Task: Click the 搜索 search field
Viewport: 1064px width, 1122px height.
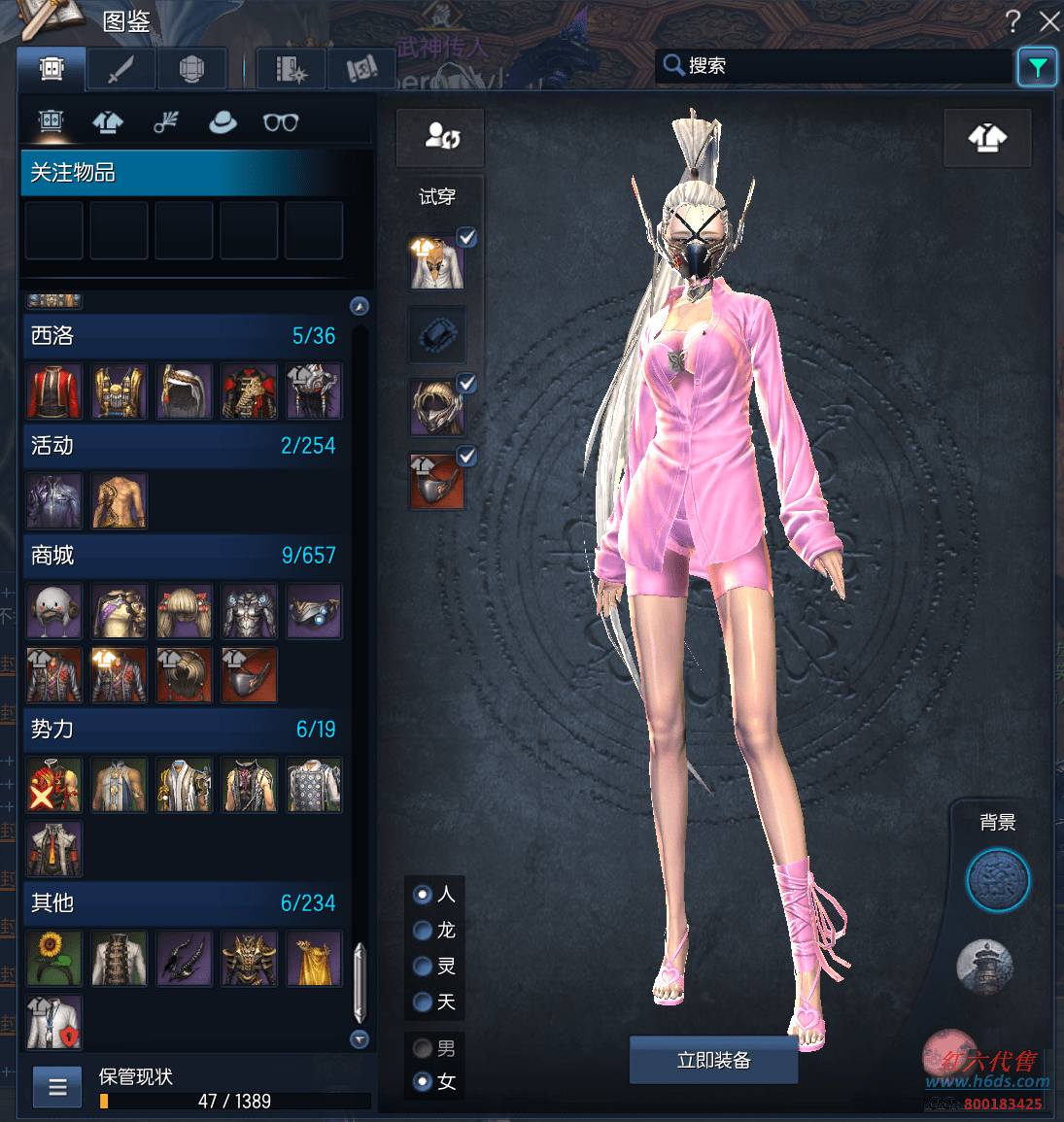Action: click(836, 66)
